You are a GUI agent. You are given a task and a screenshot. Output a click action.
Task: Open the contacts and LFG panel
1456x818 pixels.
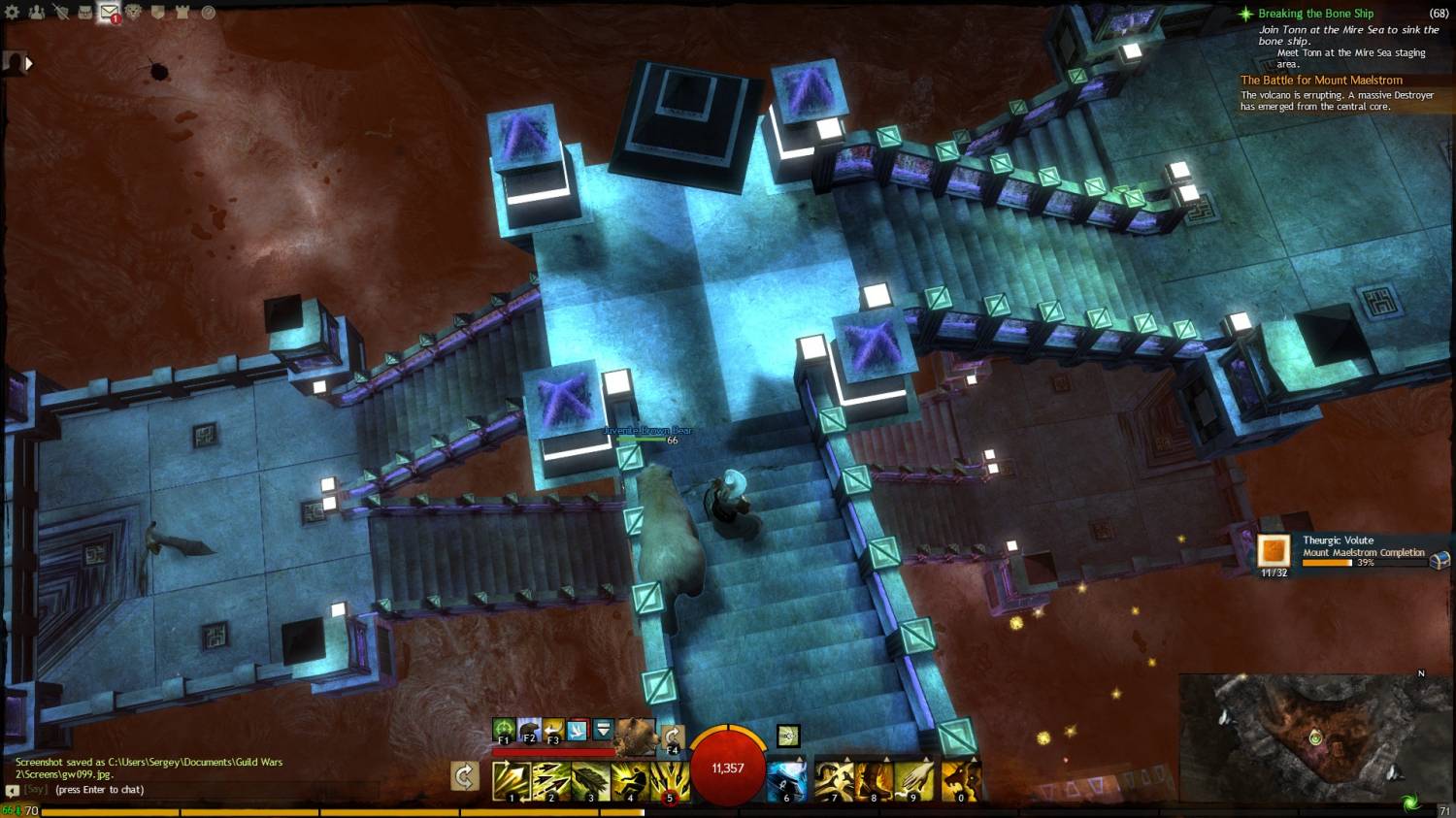37,13
